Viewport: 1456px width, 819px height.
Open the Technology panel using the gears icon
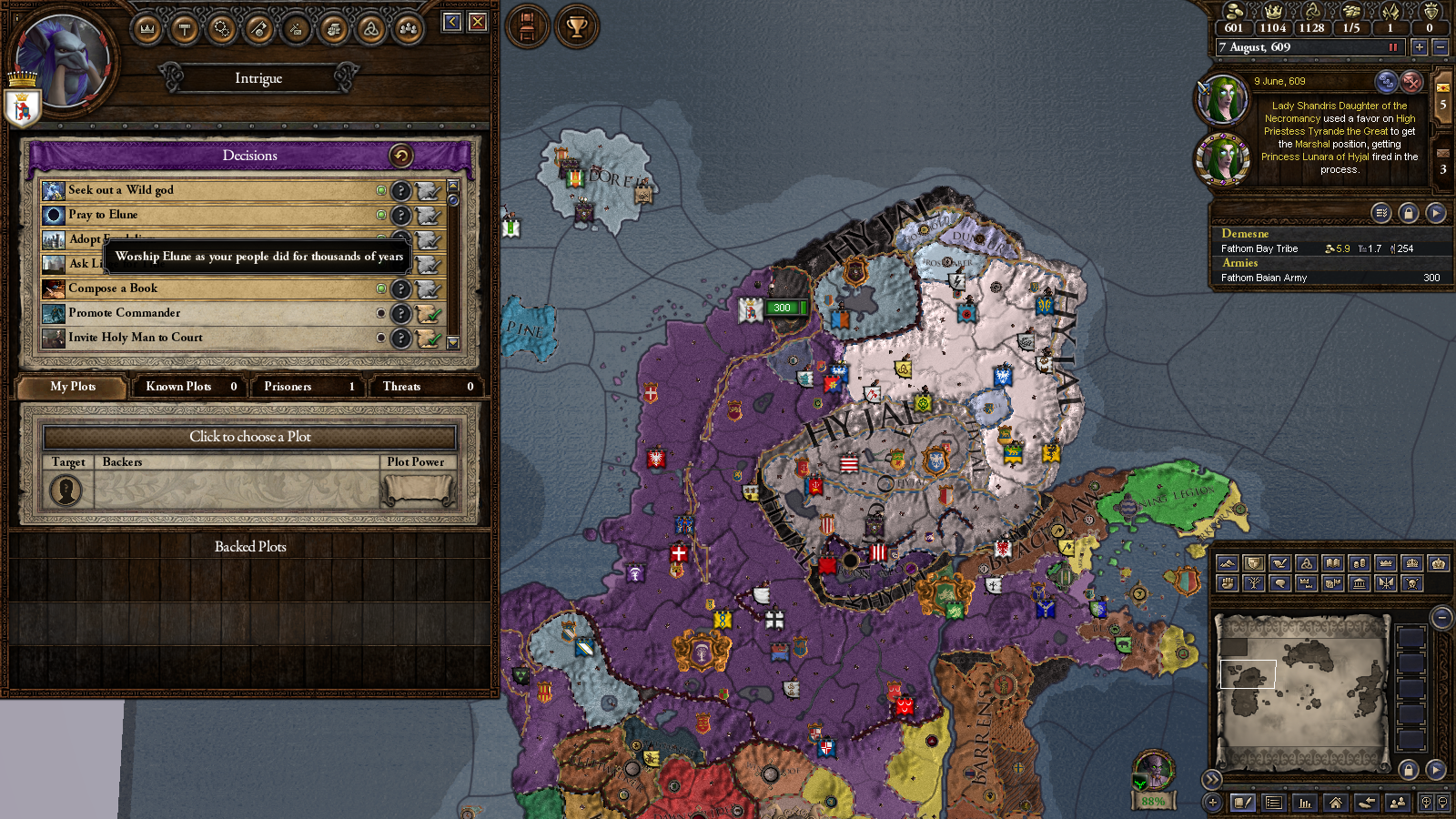coord(221,28)
